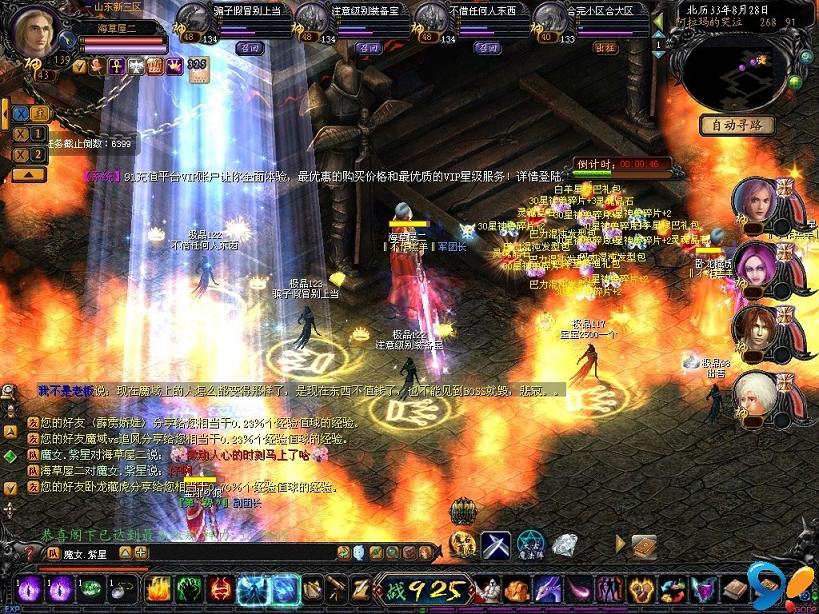Click the 自动寻路 auto-pathfinding button
This screenshot has width=819, height=614.
(737, 125)
